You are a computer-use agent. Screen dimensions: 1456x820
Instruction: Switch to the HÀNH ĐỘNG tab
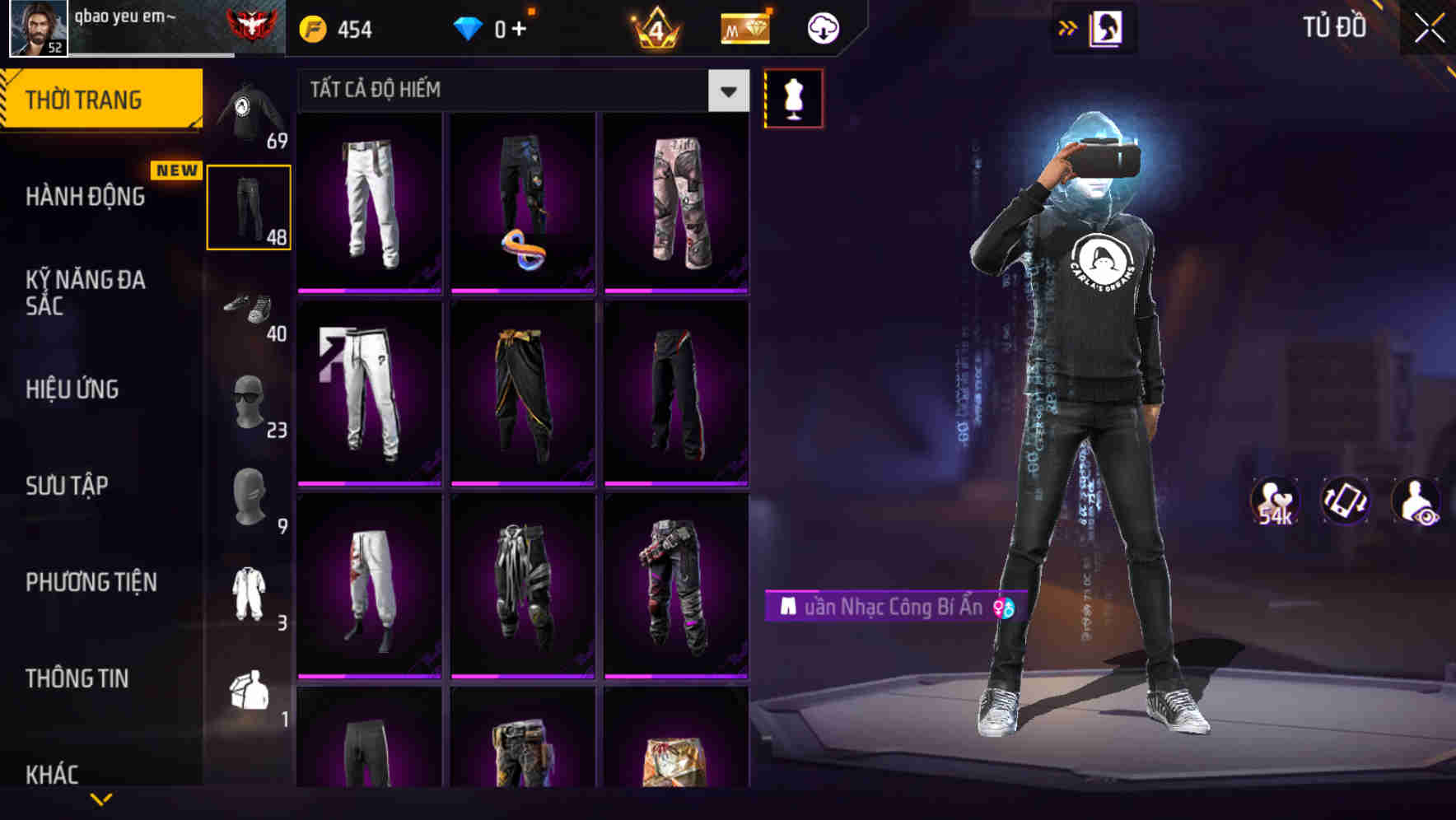click(x=85, y=197)
